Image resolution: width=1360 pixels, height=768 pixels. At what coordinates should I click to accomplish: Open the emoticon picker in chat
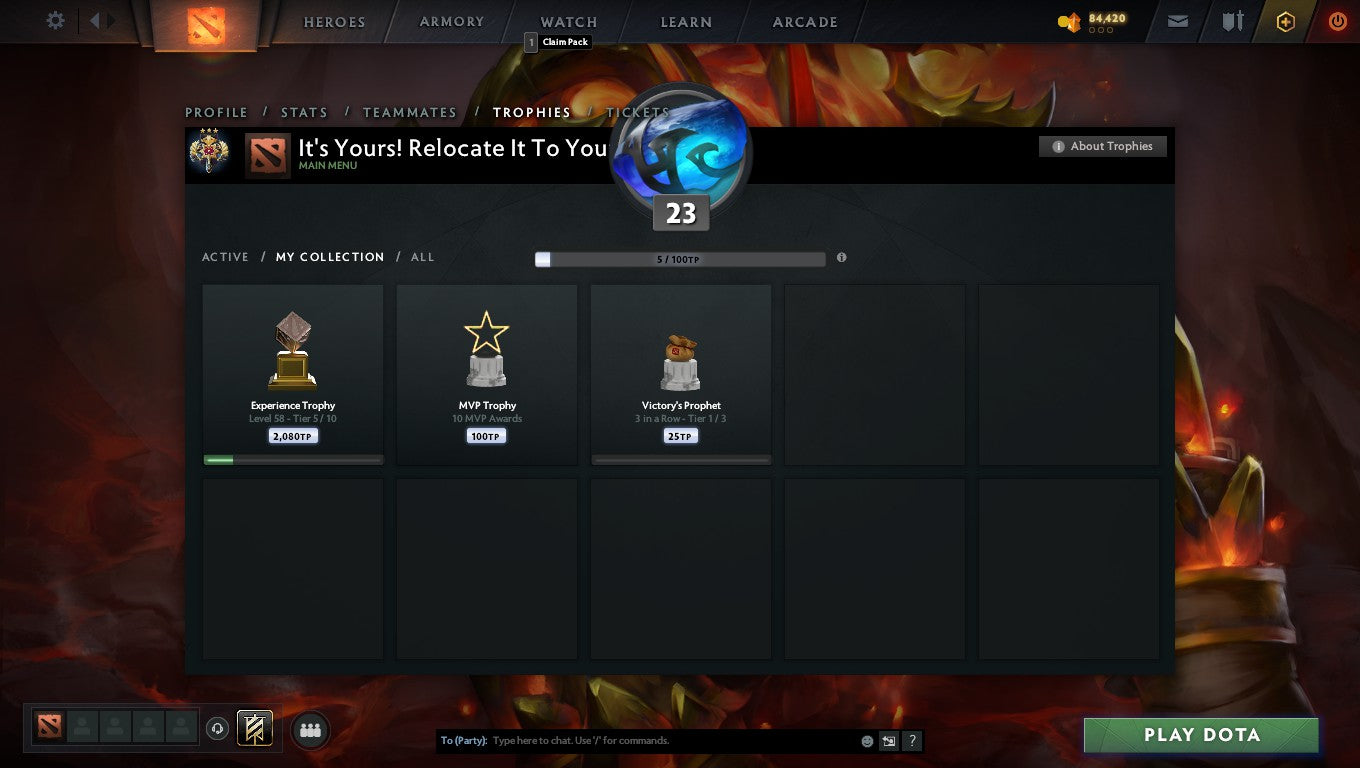[866, 740]
